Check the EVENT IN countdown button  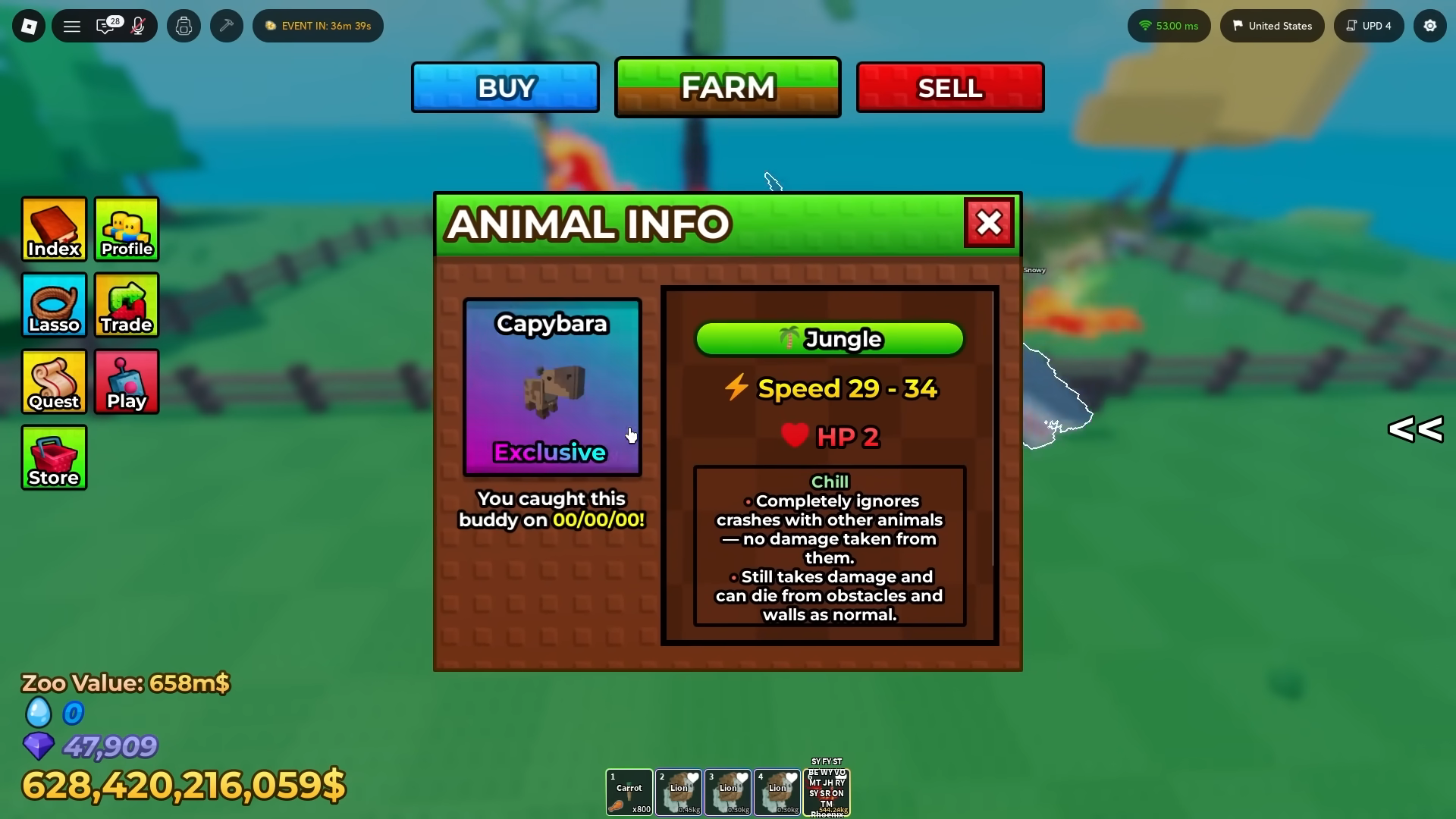(318, 25)
